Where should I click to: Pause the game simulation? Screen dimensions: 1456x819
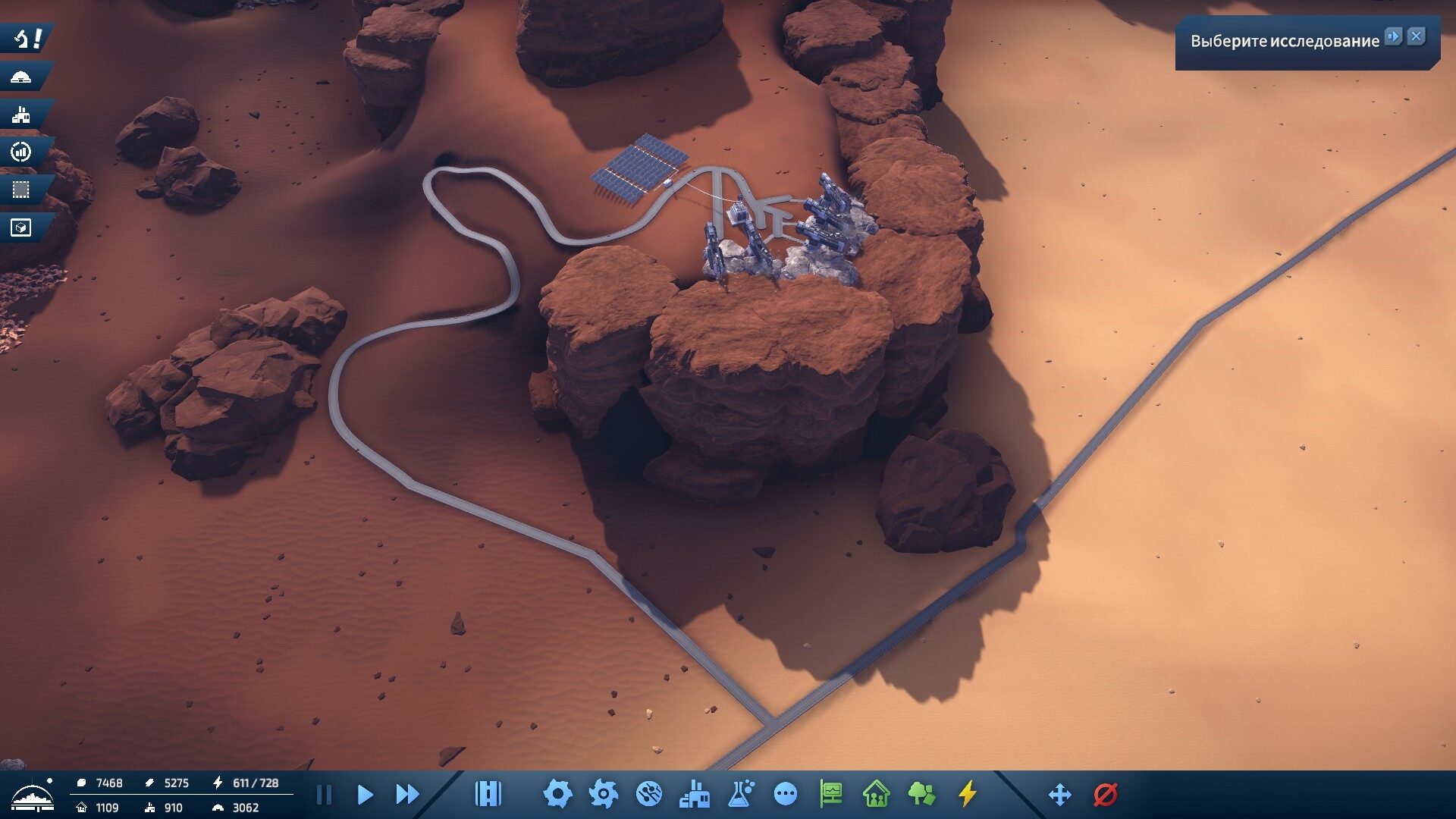324,795
